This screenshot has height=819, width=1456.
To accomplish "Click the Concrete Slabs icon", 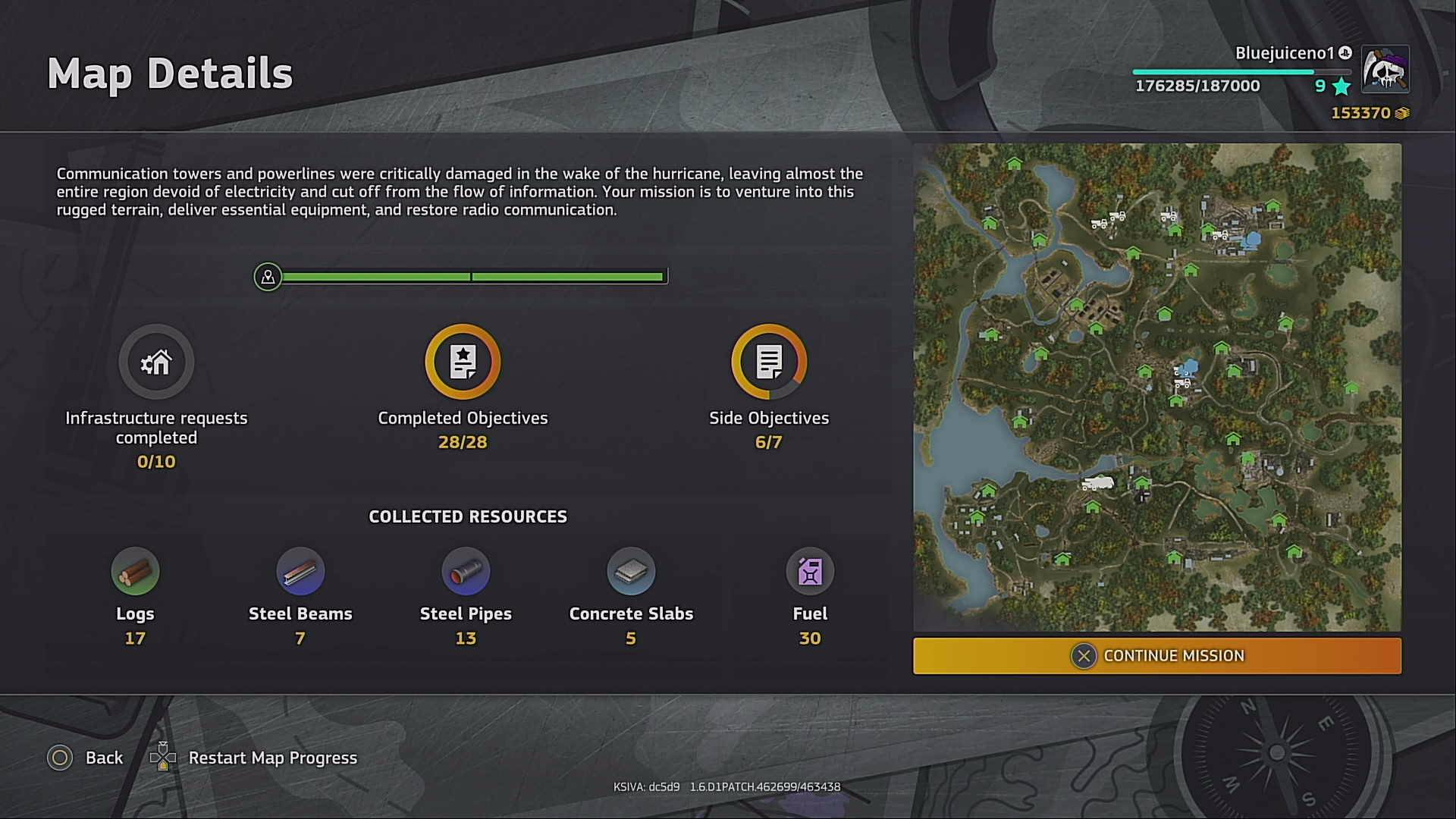I will point(632,571).
